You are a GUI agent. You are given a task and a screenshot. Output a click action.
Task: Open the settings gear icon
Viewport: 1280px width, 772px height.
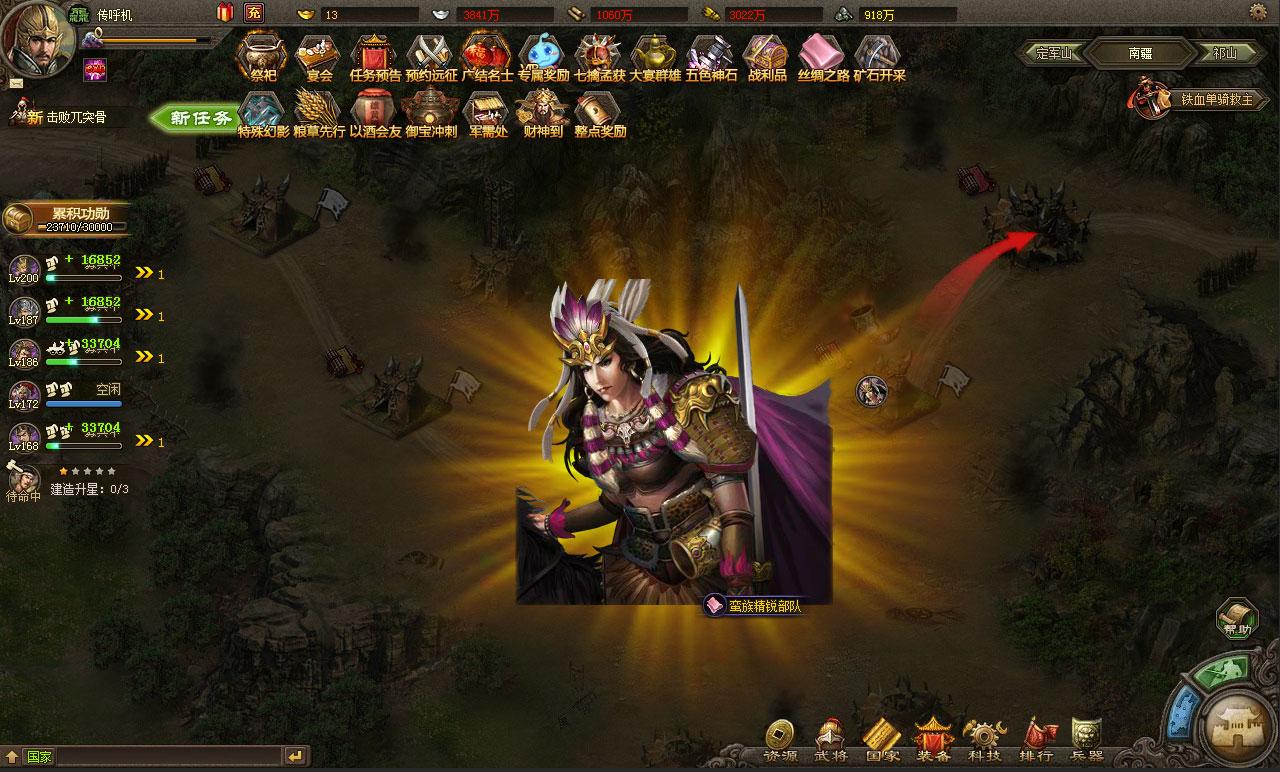point(1258,11)
